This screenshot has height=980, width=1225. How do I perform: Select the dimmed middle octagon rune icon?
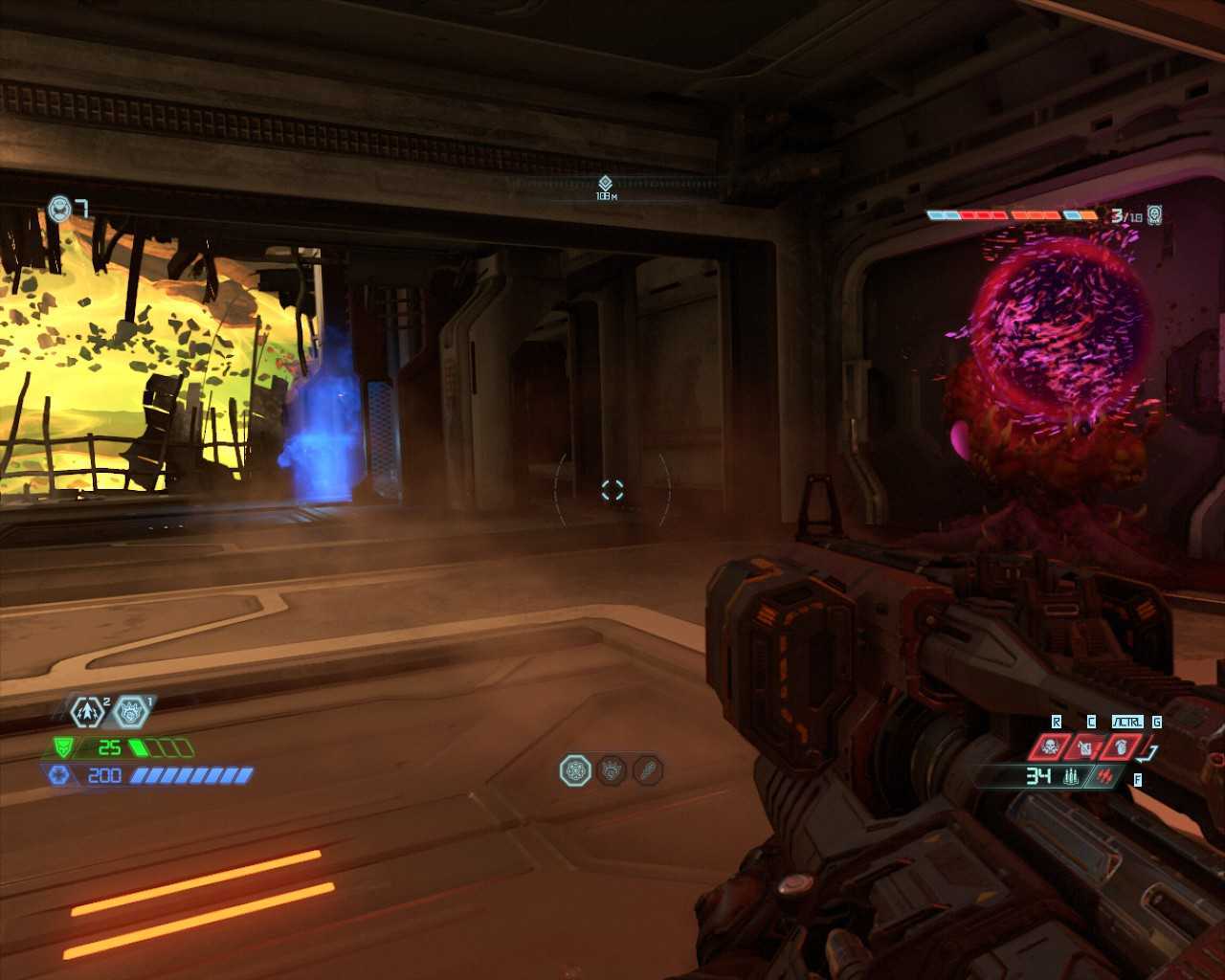(612, 770)
